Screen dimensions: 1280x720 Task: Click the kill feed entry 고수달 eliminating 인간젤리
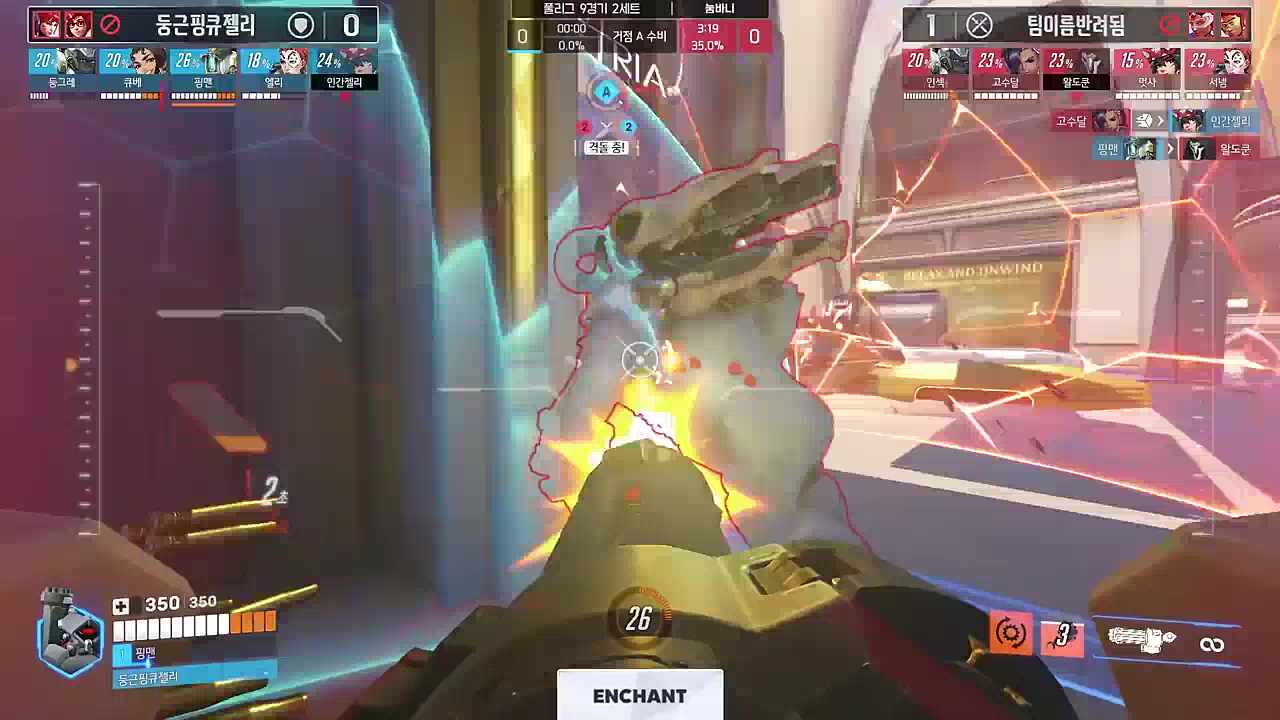click(x=1152, y=121)
